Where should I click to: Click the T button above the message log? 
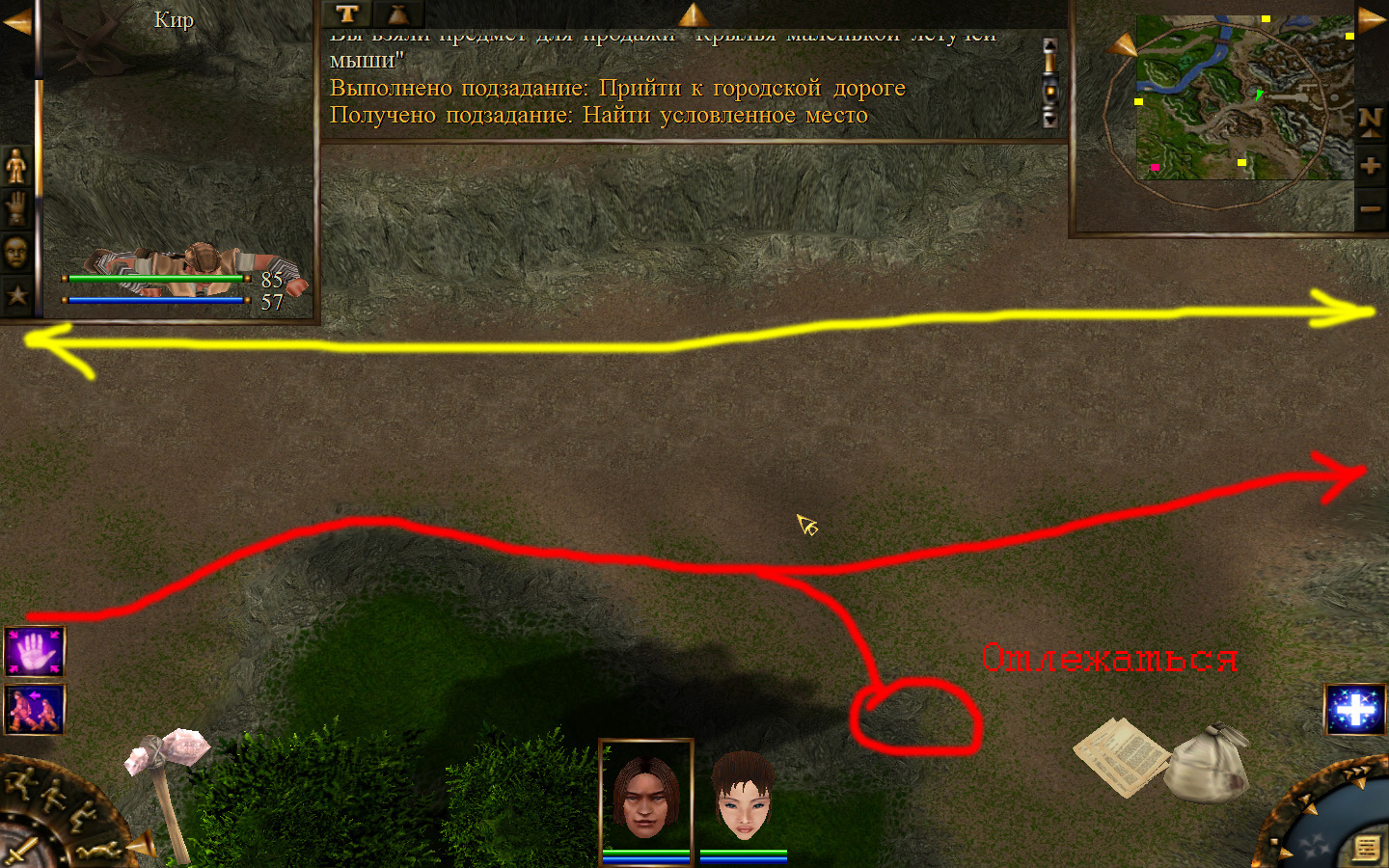click(347, 14)
